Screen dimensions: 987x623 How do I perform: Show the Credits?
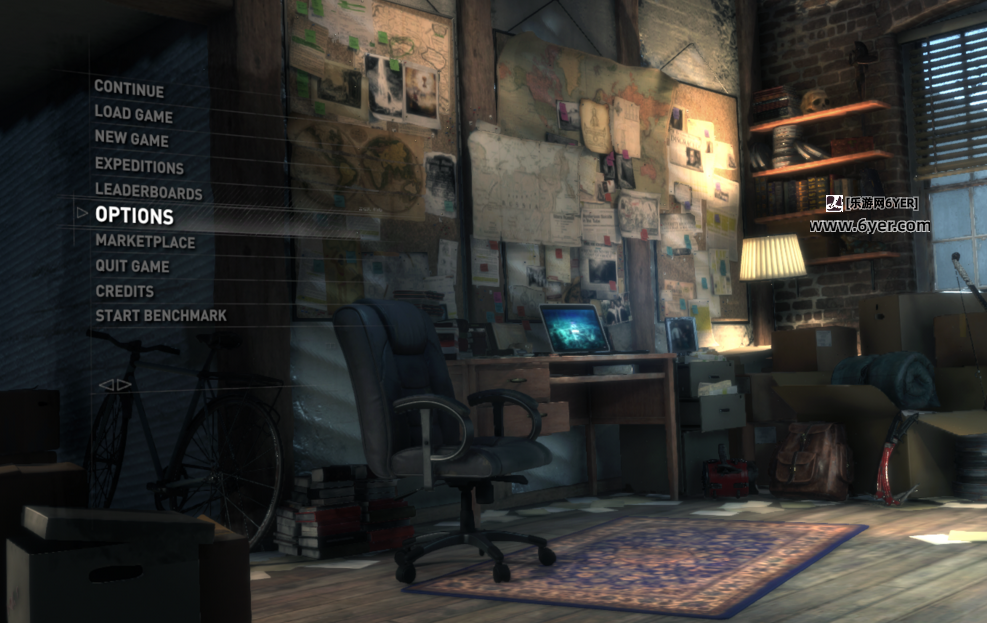point(125,291)
